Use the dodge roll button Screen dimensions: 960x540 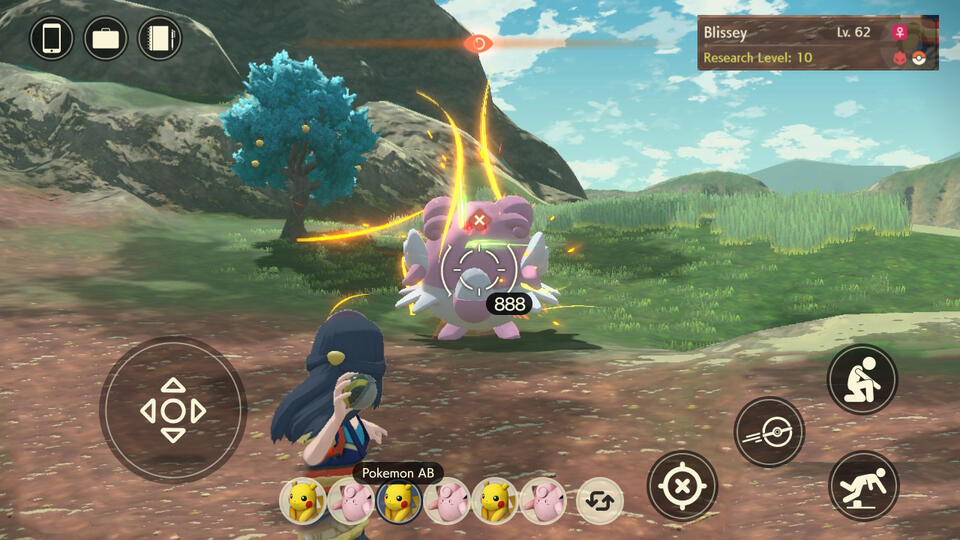[x=863, y=486]
